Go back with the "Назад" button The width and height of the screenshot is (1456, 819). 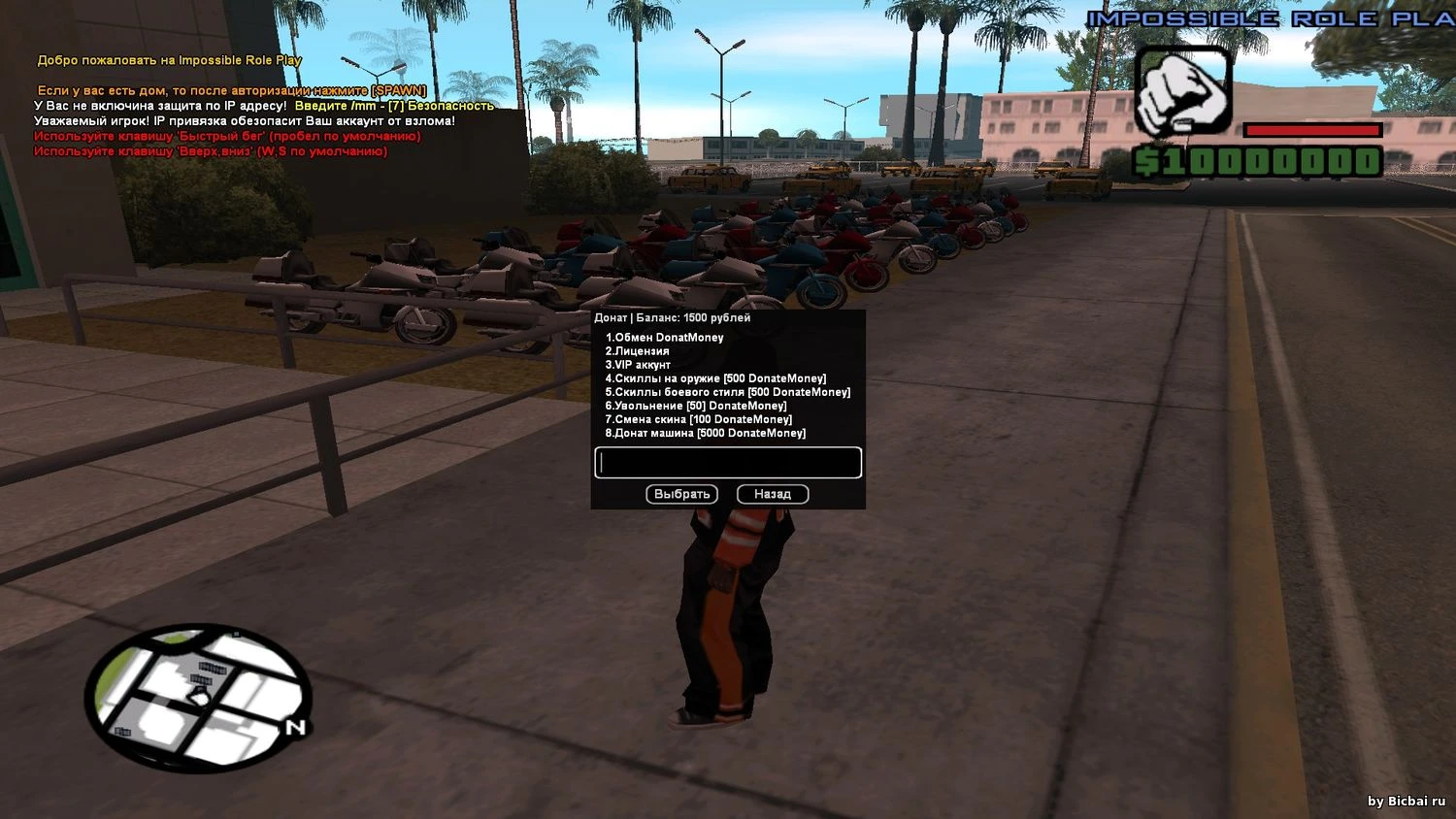773,494
